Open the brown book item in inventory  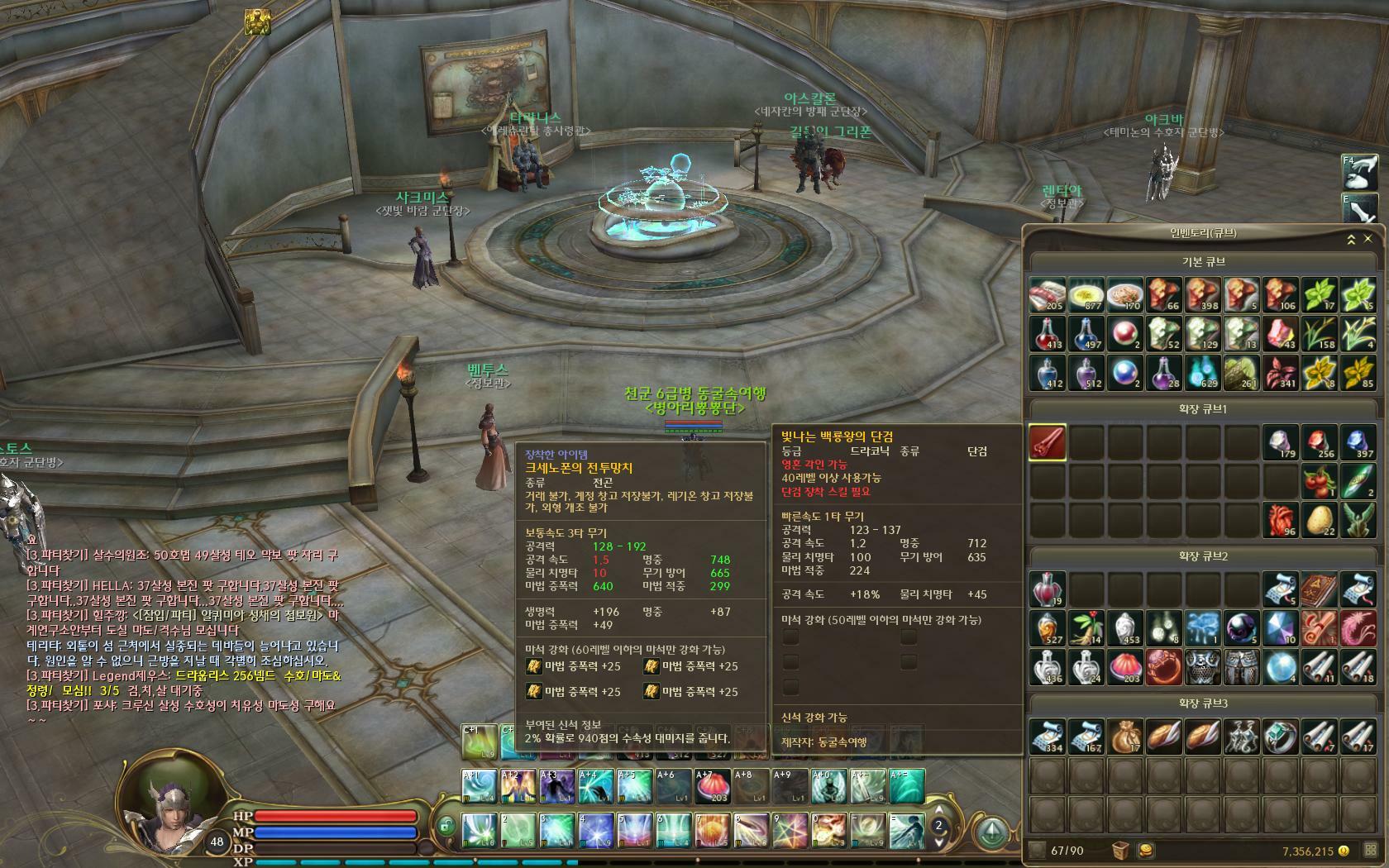(x=1320, y=589)
